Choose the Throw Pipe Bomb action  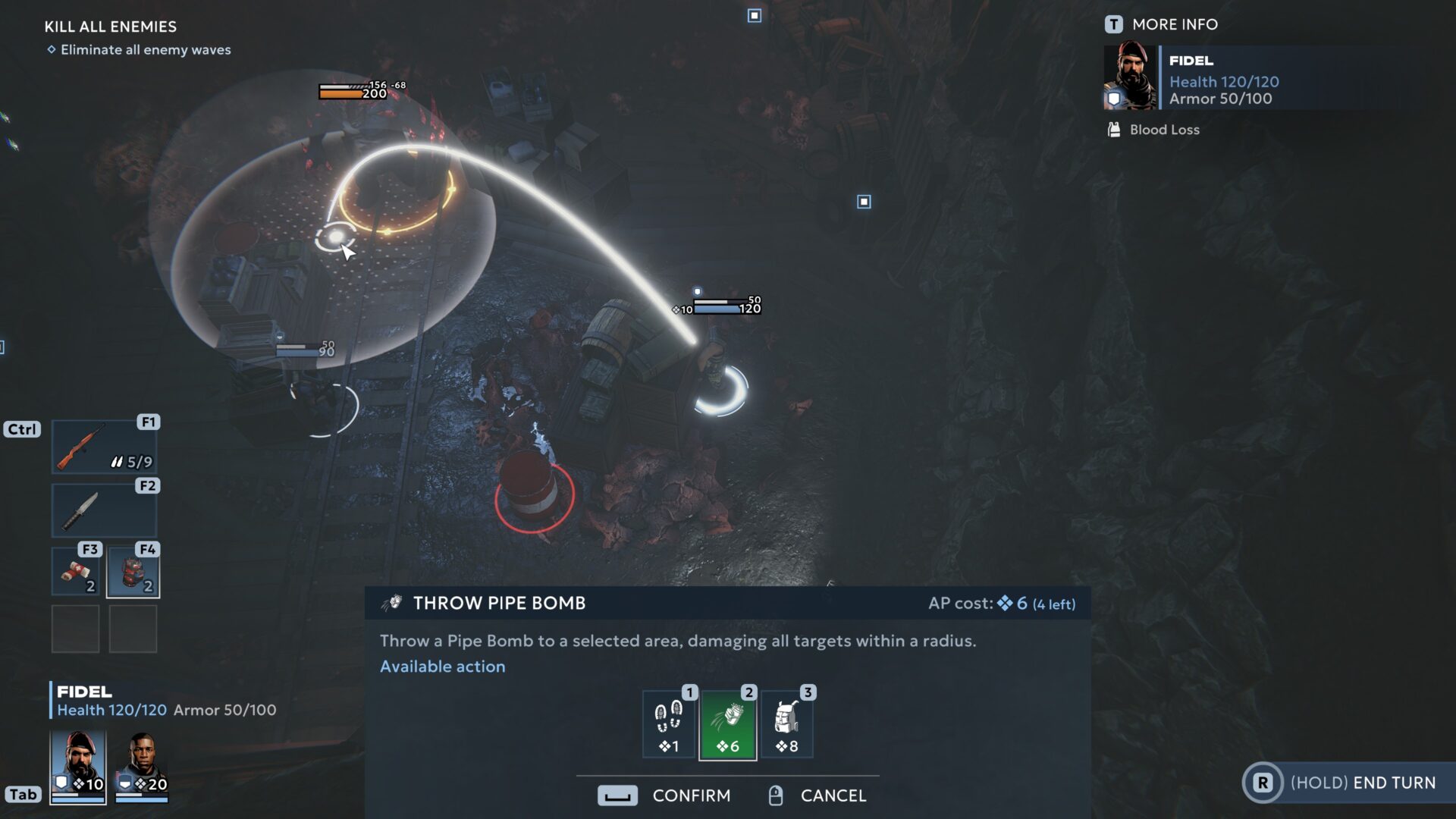[x=727, y=725]
